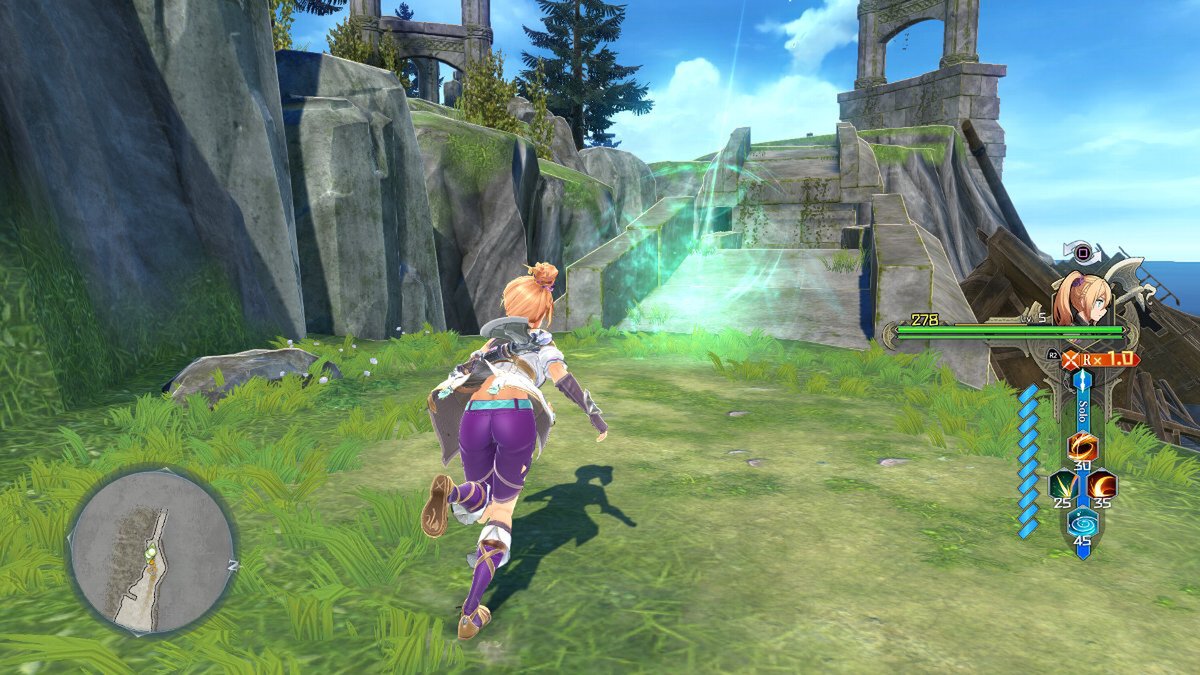Image resolution: width=1200 pixels, height=675 pixels.
Task: Activate the fiery spin skill costing 30
Action: pyautogui.click(x=1082, y=446)
